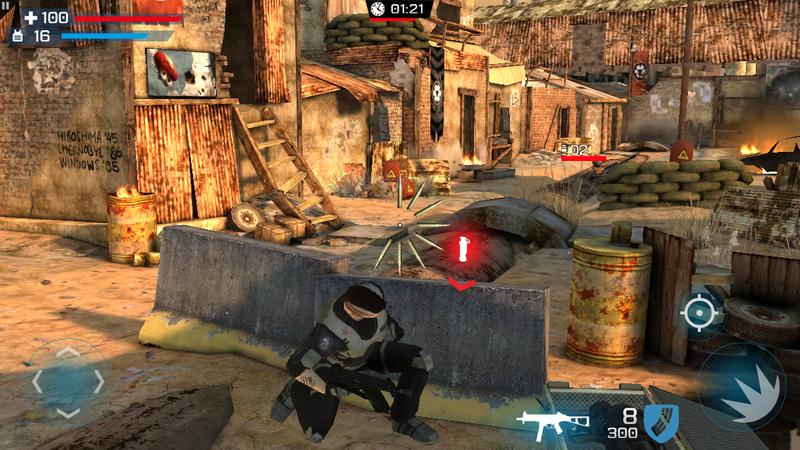
Task: Tap the movement pad's left arrow
Action: tap(38, 381)
